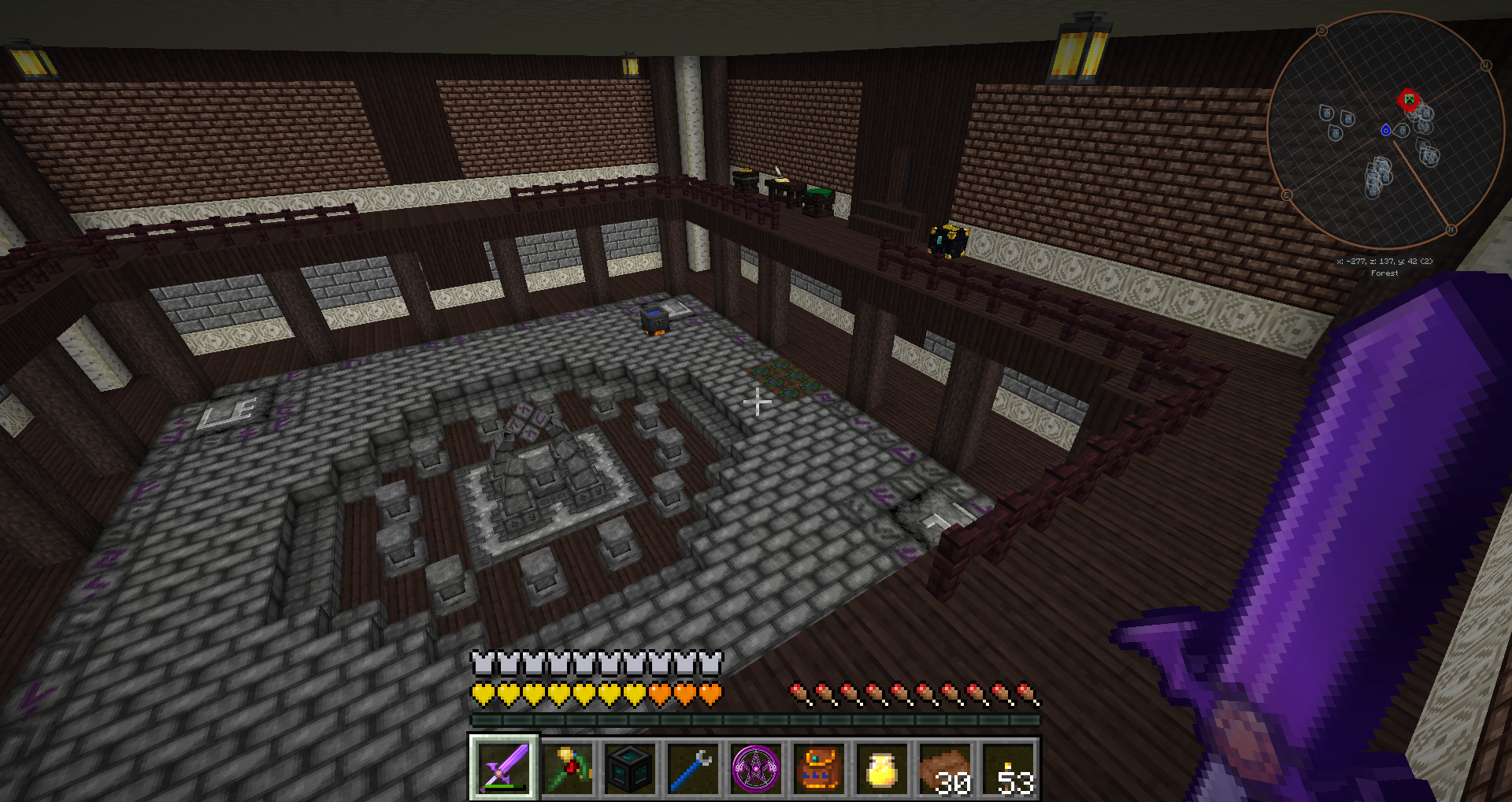Select the stack of 53 torches
Screen dimensions: 1512x802
(1009, 767)
